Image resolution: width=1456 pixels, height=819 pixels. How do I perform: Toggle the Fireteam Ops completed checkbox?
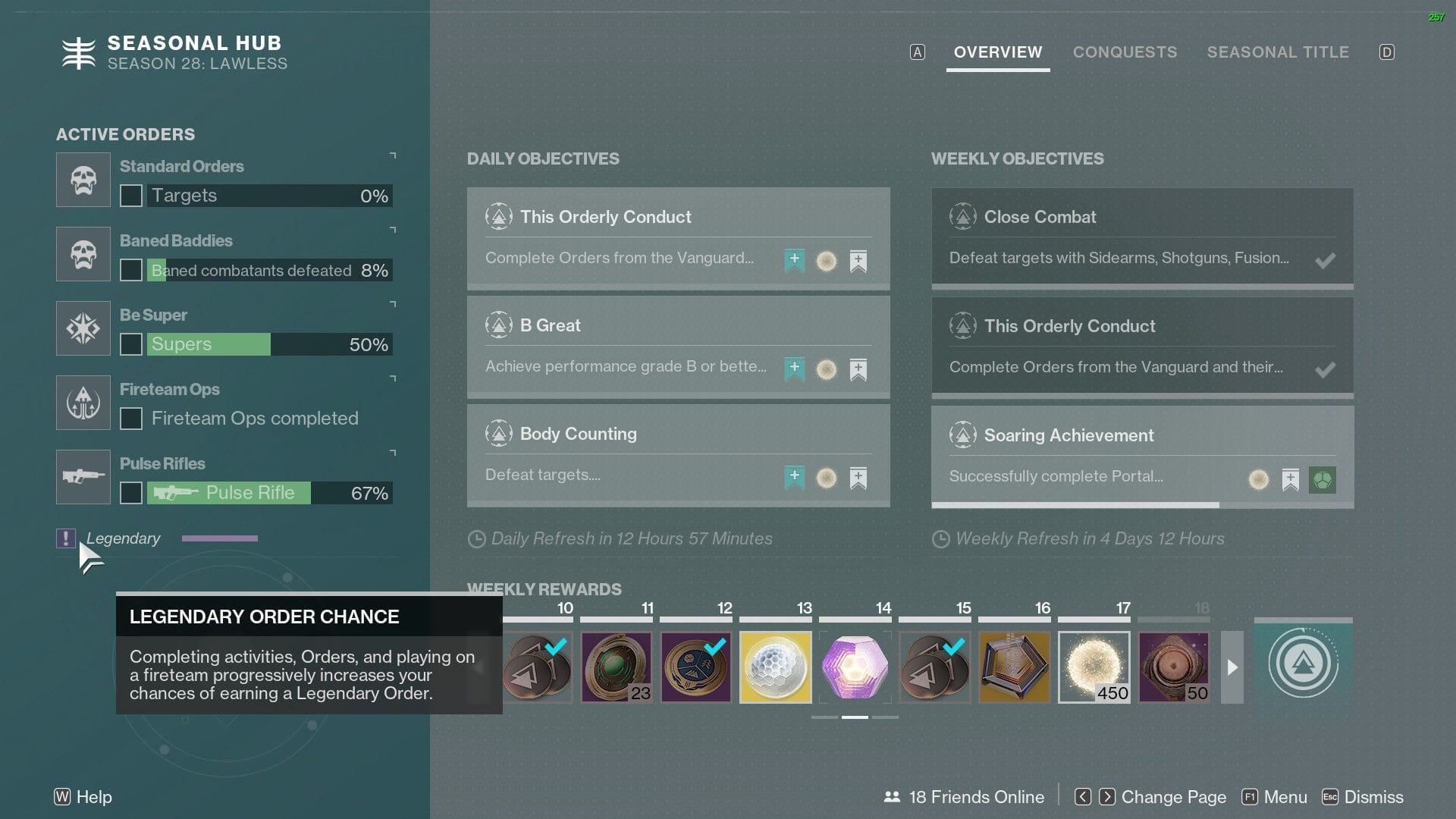[x=132, y=418]
